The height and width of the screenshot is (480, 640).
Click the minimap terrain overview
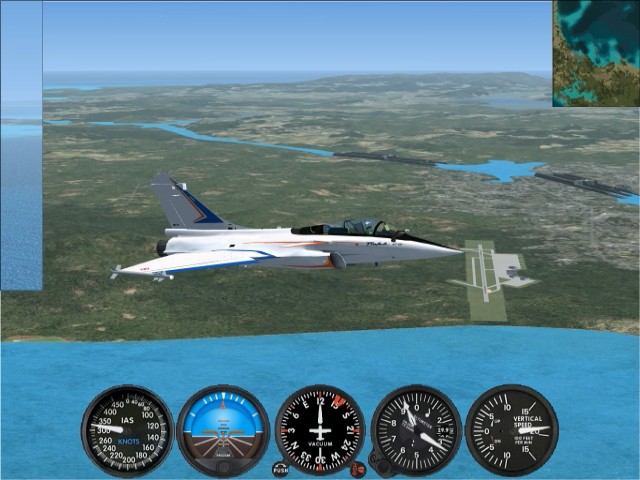coord(596,52)
